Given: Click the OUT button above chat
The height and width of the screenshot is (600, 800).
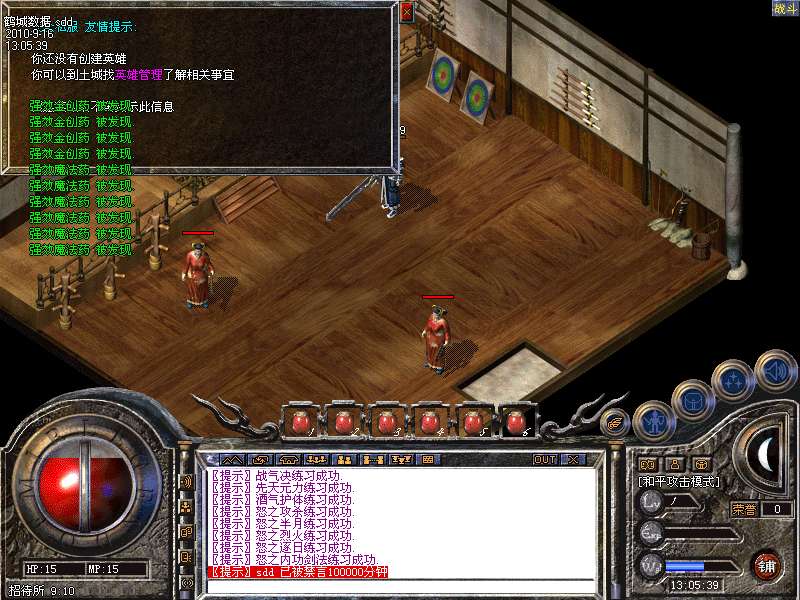Looking at the screenshot, I should (x=545, y=459).
